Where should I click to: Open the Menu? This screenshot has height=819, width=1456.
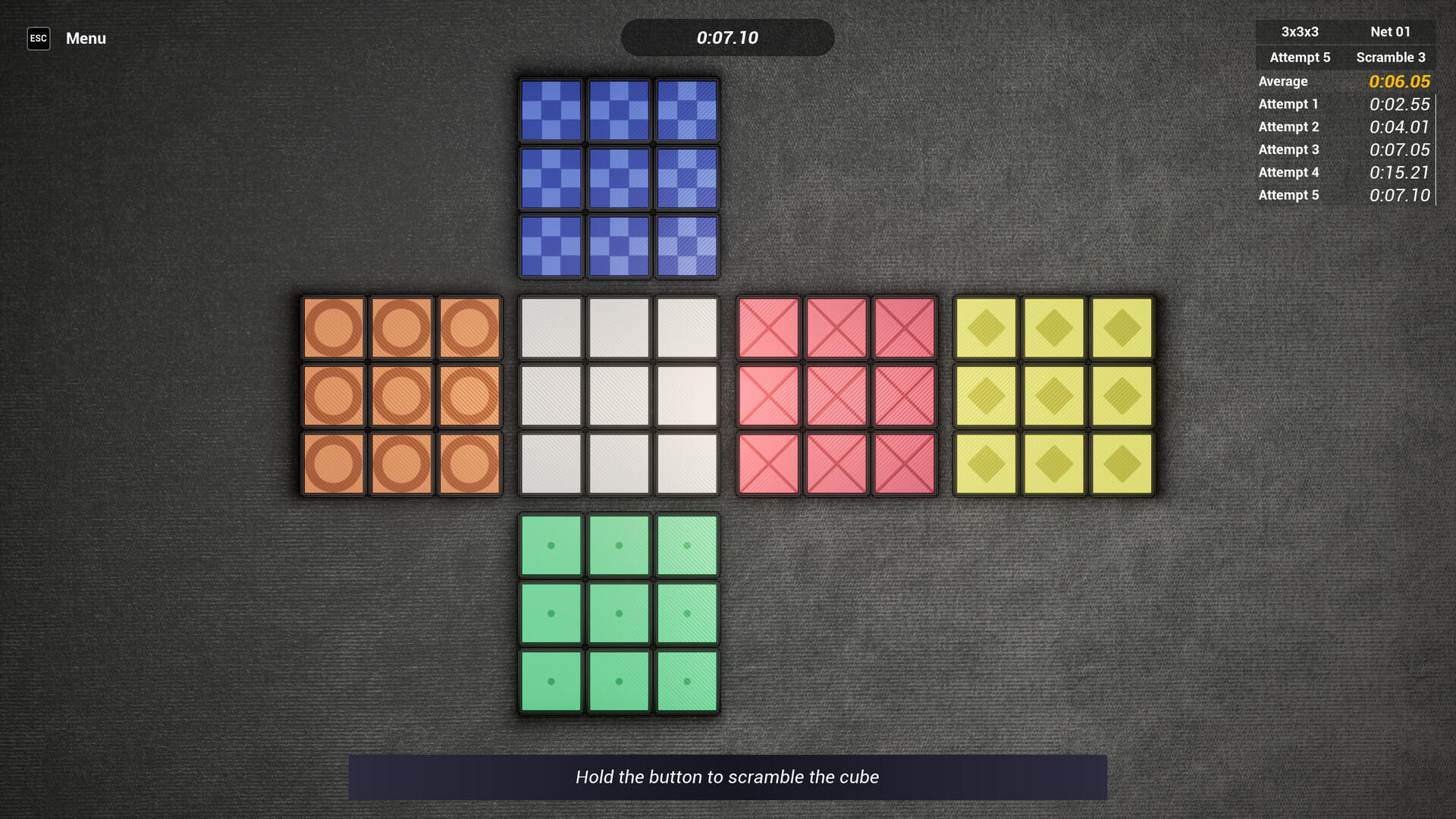tap(85, 38)
